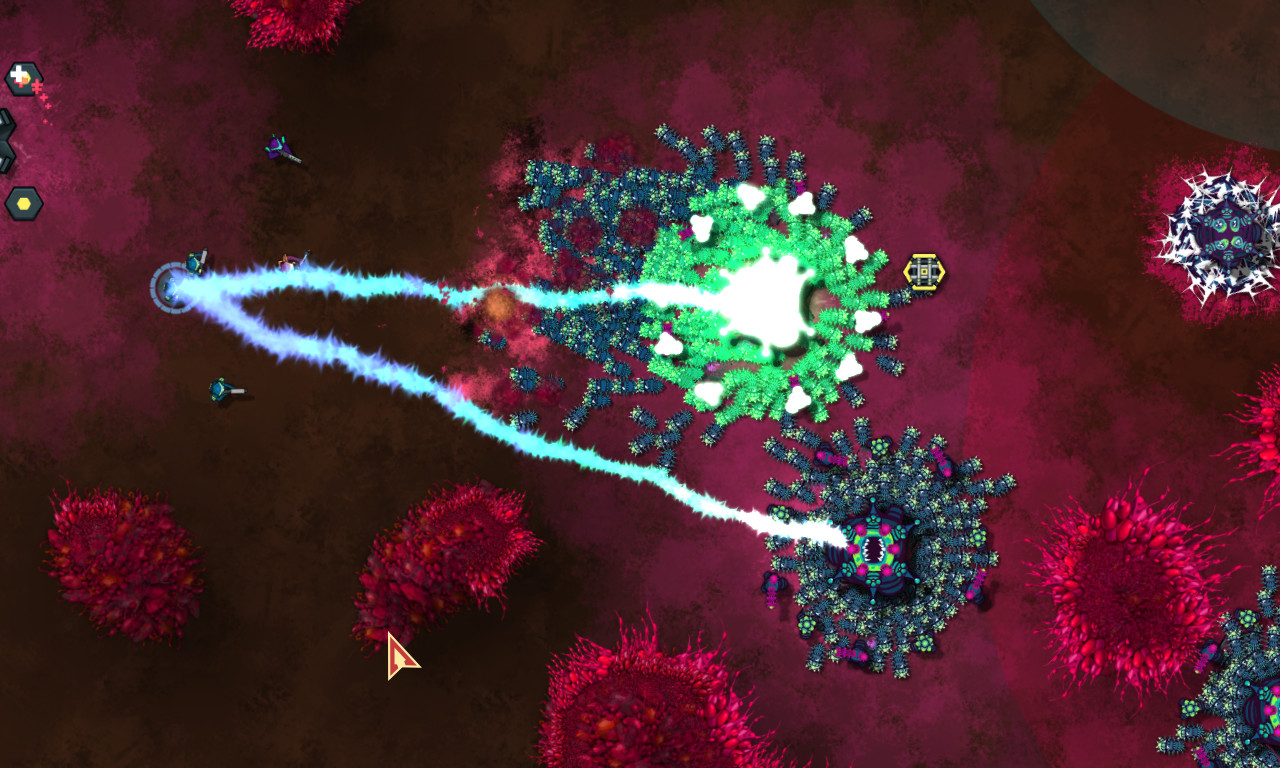Click the red plus reinforcement counter
This screenshot has height=768, width=1280.
pyautogui.click(x=37, y=87)
